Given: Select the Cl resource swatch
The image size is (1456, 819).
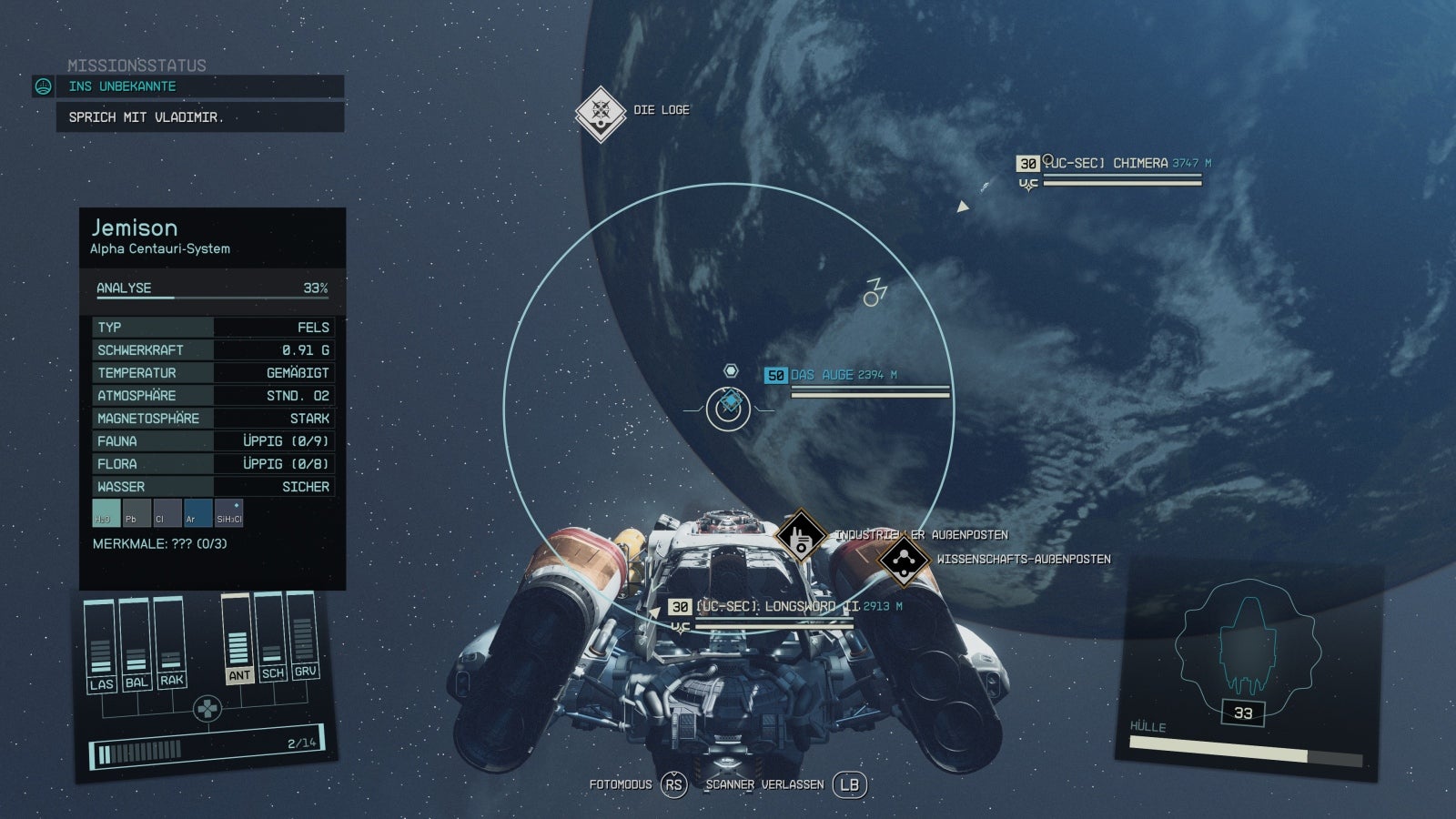Looking at the screenshot, I should 167,513.
